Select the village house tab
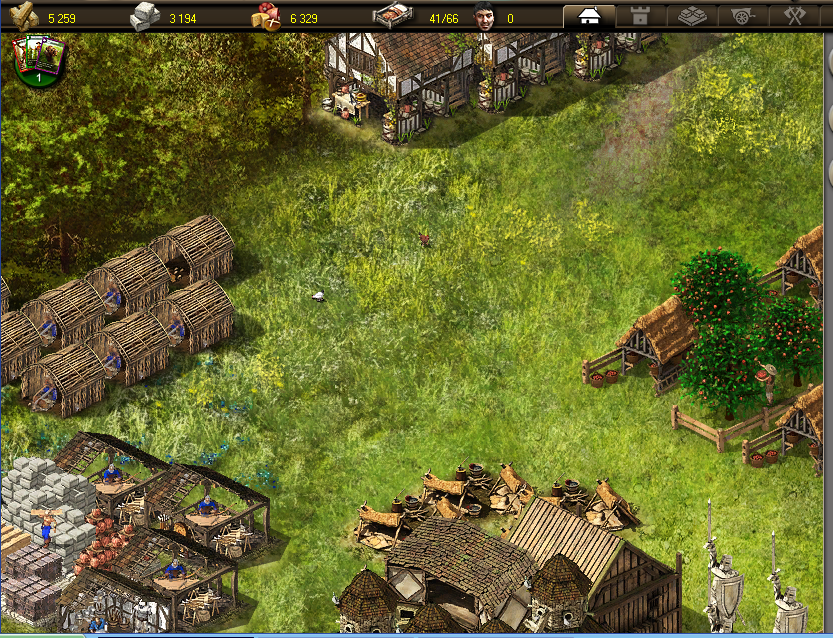 [x=589, y=17]
